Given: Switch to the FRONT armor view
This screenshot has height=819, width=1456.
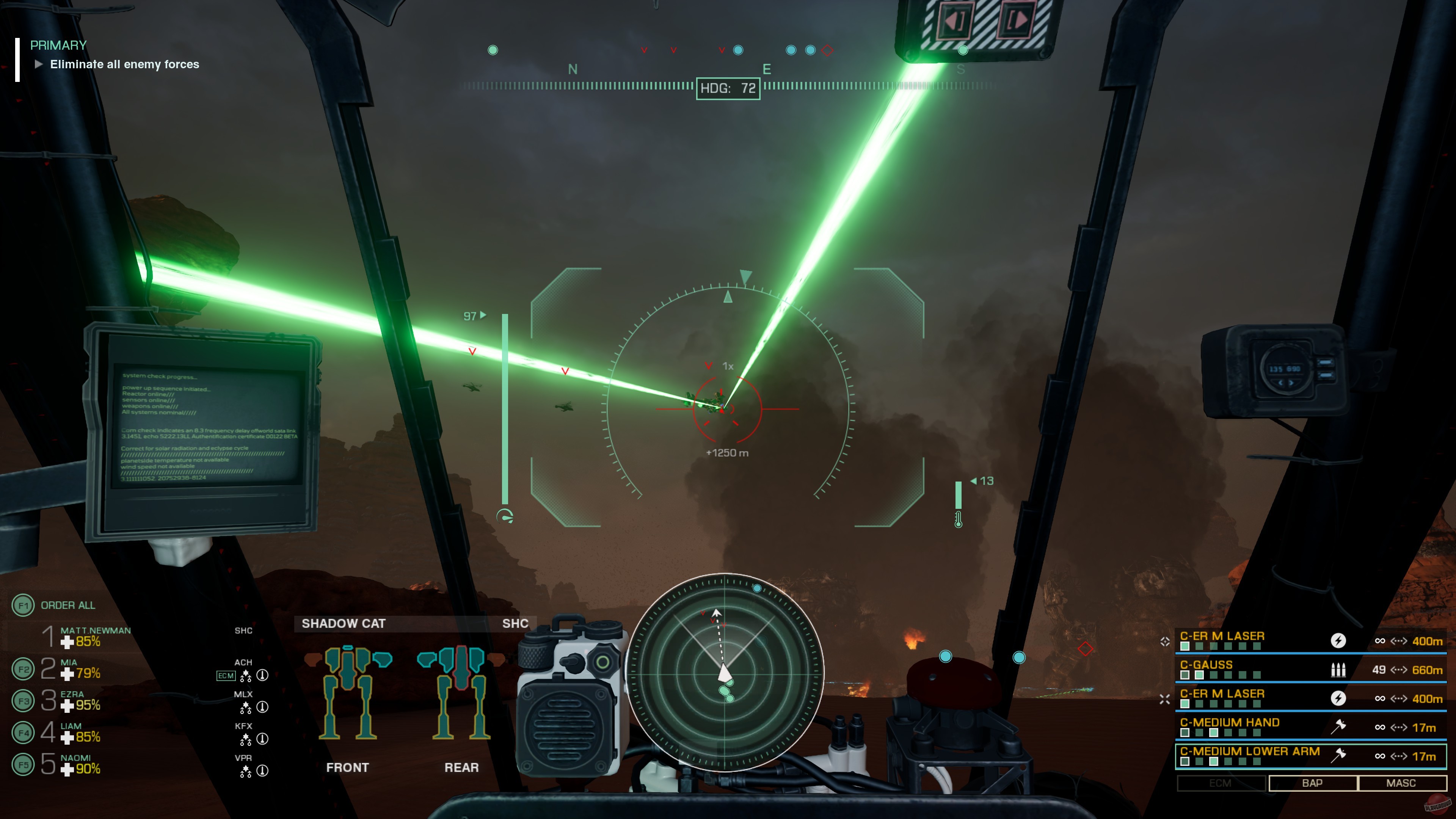Looking at the screenshot, I should [348, 767].
